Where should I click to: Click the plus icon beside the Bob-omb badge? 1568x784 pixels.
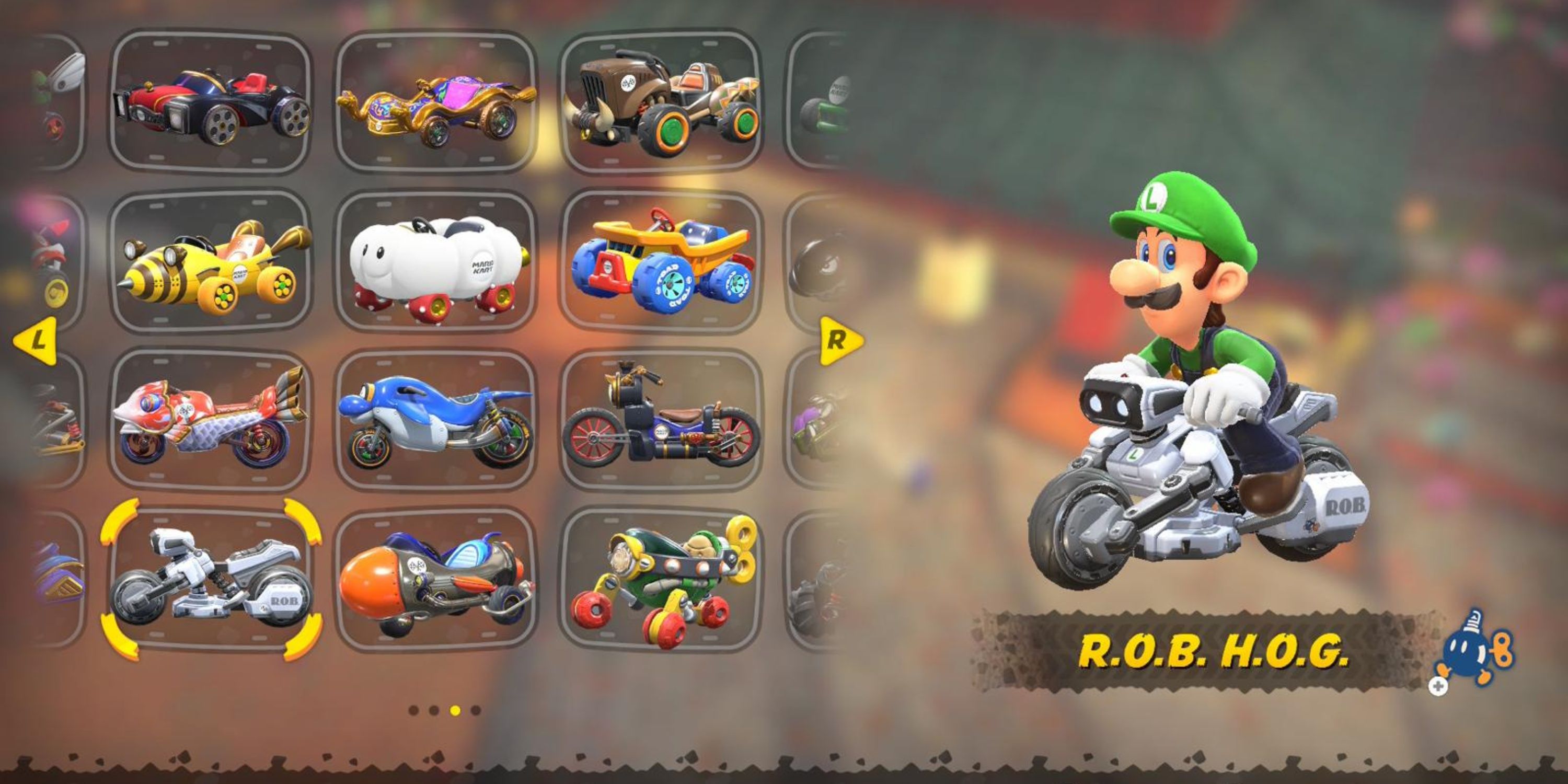[1438, 686]
